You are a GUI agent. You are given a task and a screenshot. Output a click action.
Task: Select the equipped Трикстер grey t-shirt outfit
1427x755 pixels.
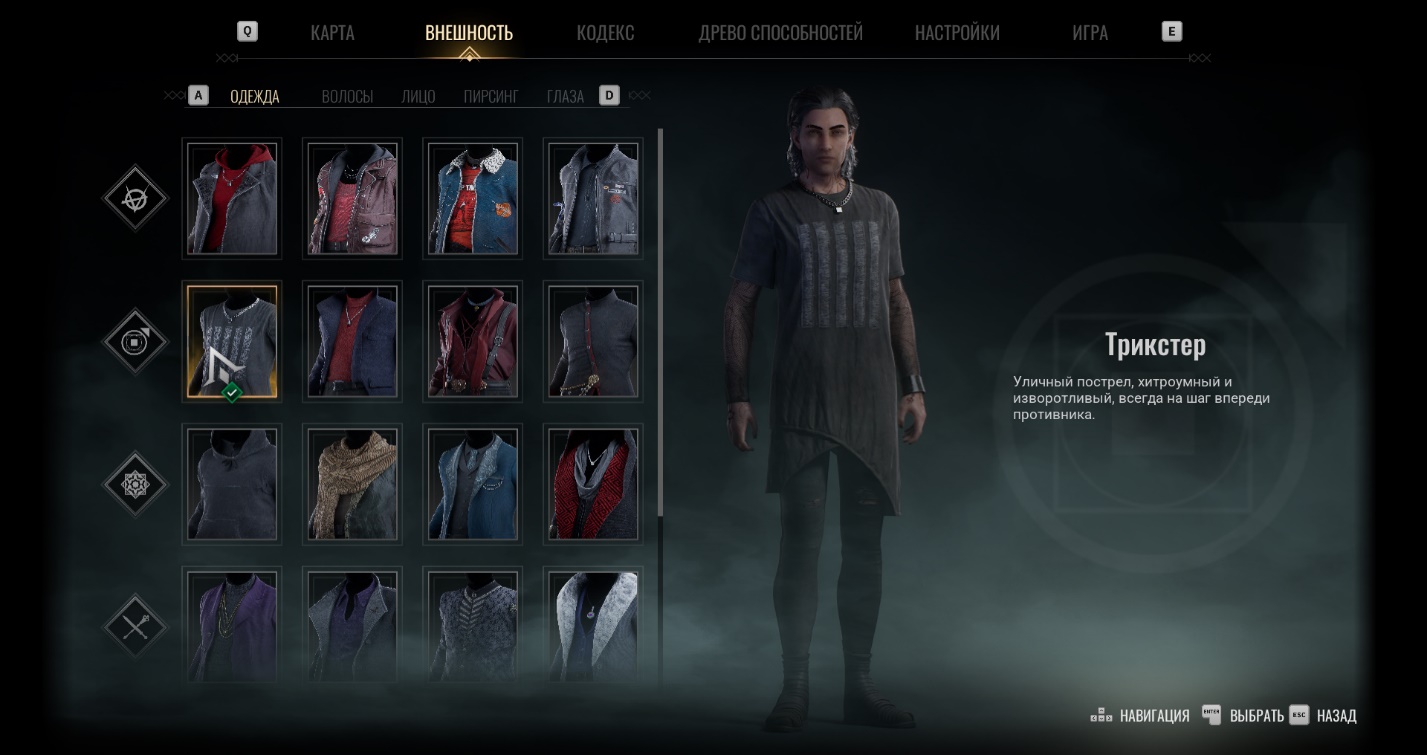pyautogui.click(x=232, y=341)
